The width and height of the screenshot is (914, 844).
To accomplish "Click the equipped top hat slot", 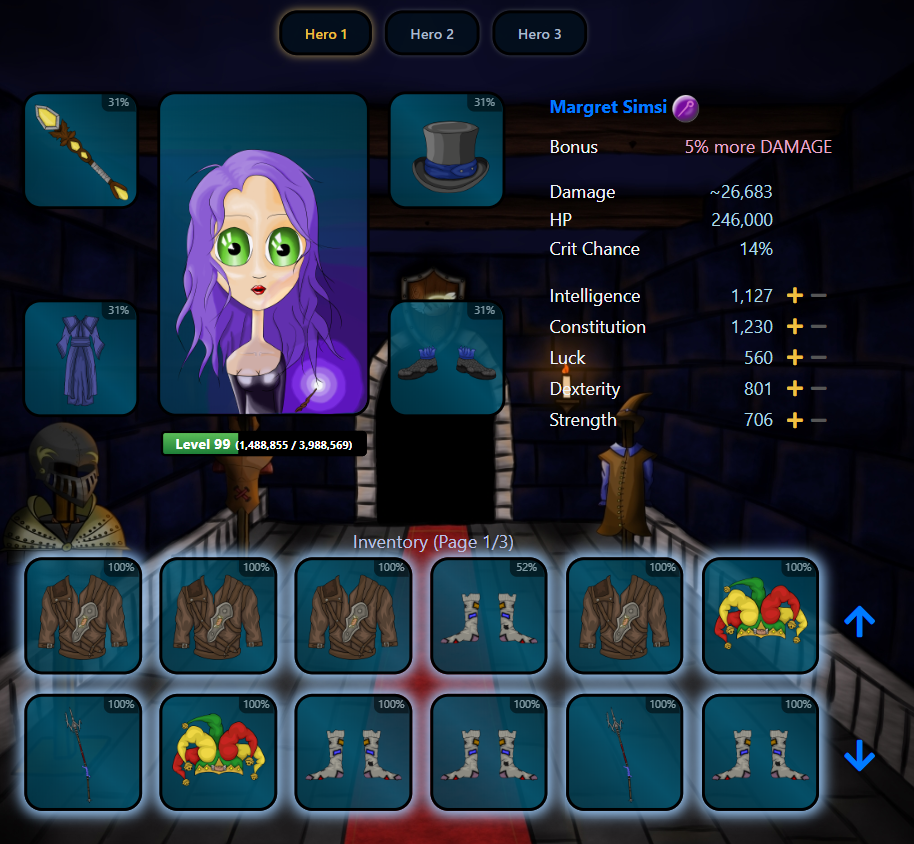I will (446, 150).
